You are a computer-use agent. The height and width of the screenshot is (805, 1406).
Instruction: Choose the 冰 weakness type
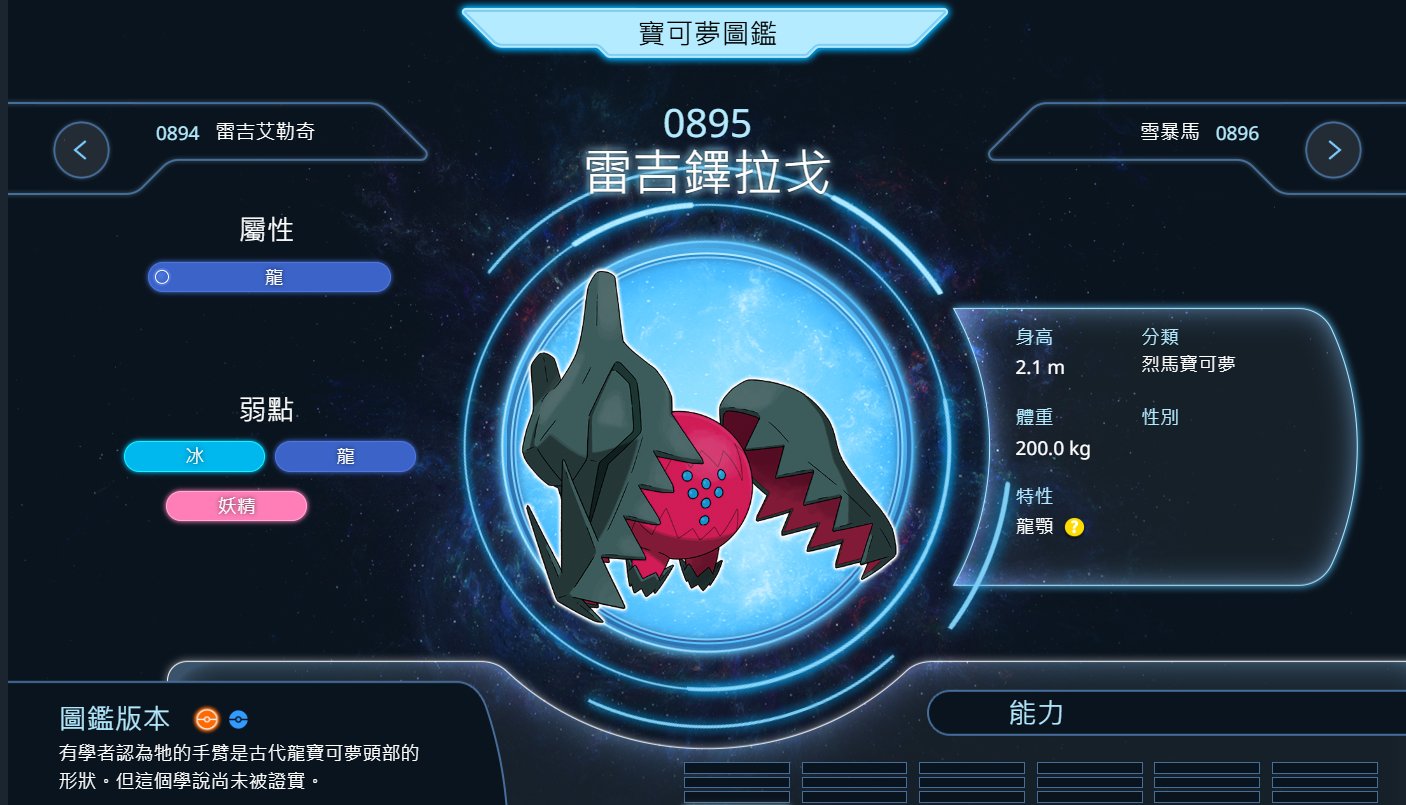tap(194, 456)
